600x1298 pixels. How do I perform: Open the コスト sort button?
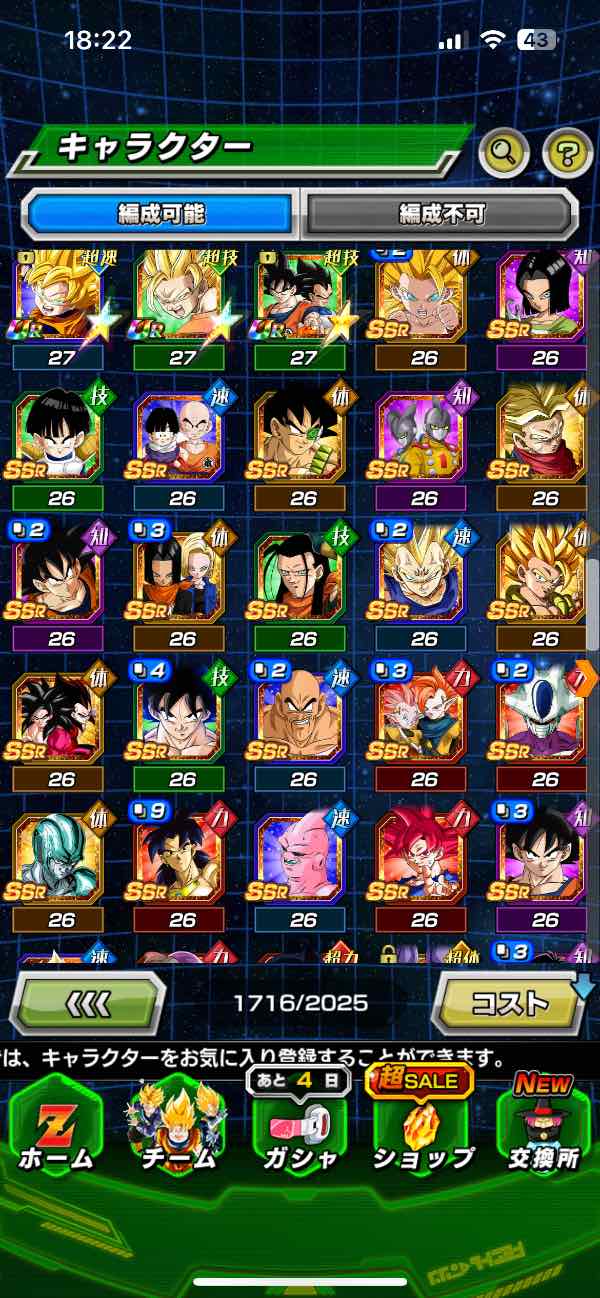(508, 1001)
